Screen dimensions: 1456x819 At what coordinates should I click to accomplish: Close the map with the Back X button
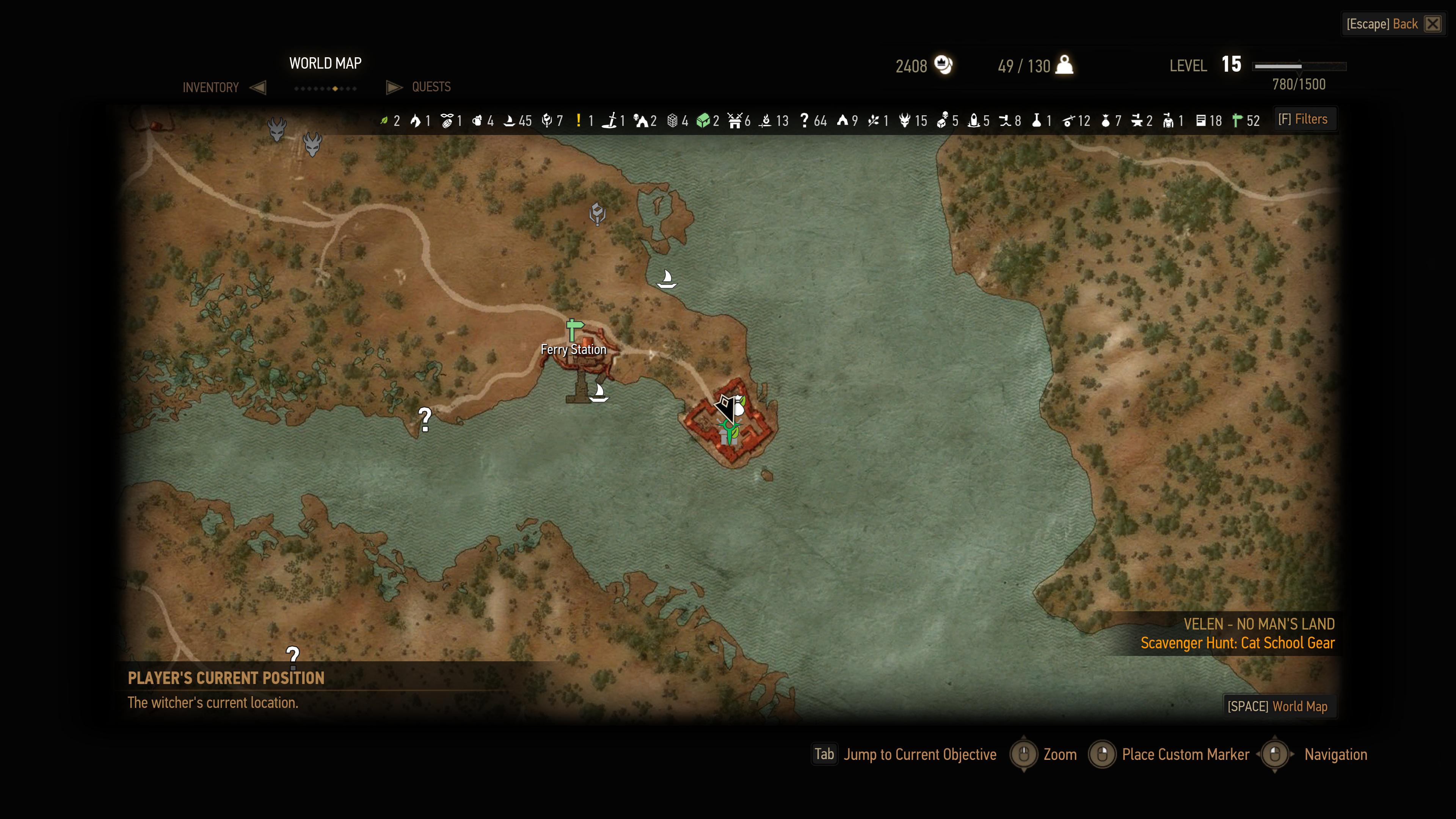1432,24
